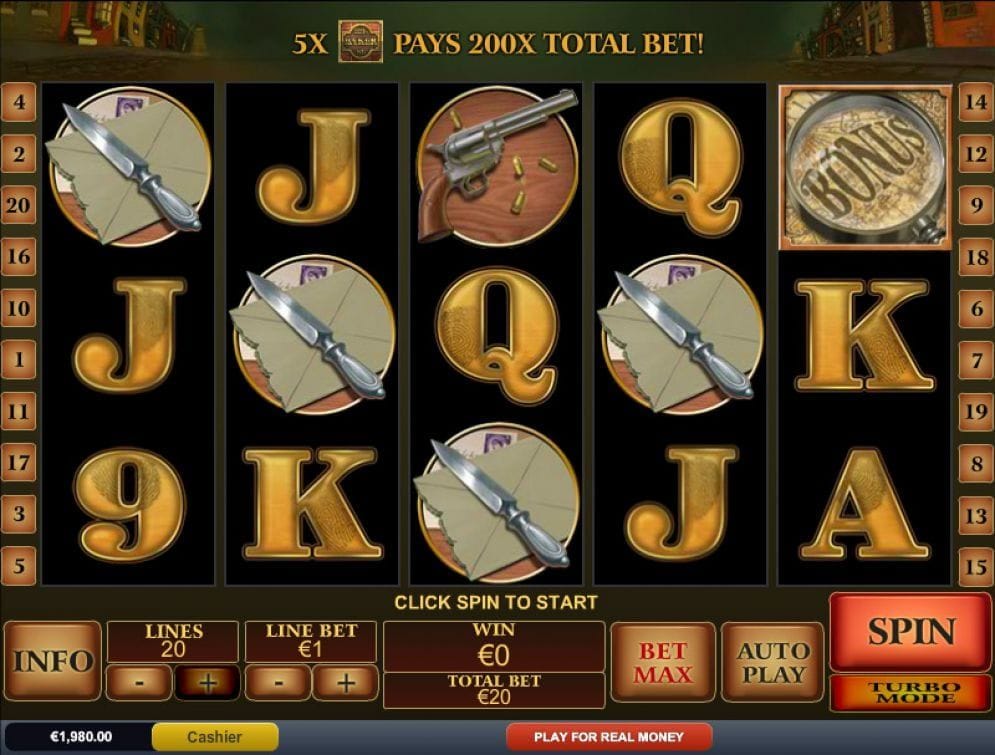
Task: Select payline number 4 marker
Action: coord(19,102)
